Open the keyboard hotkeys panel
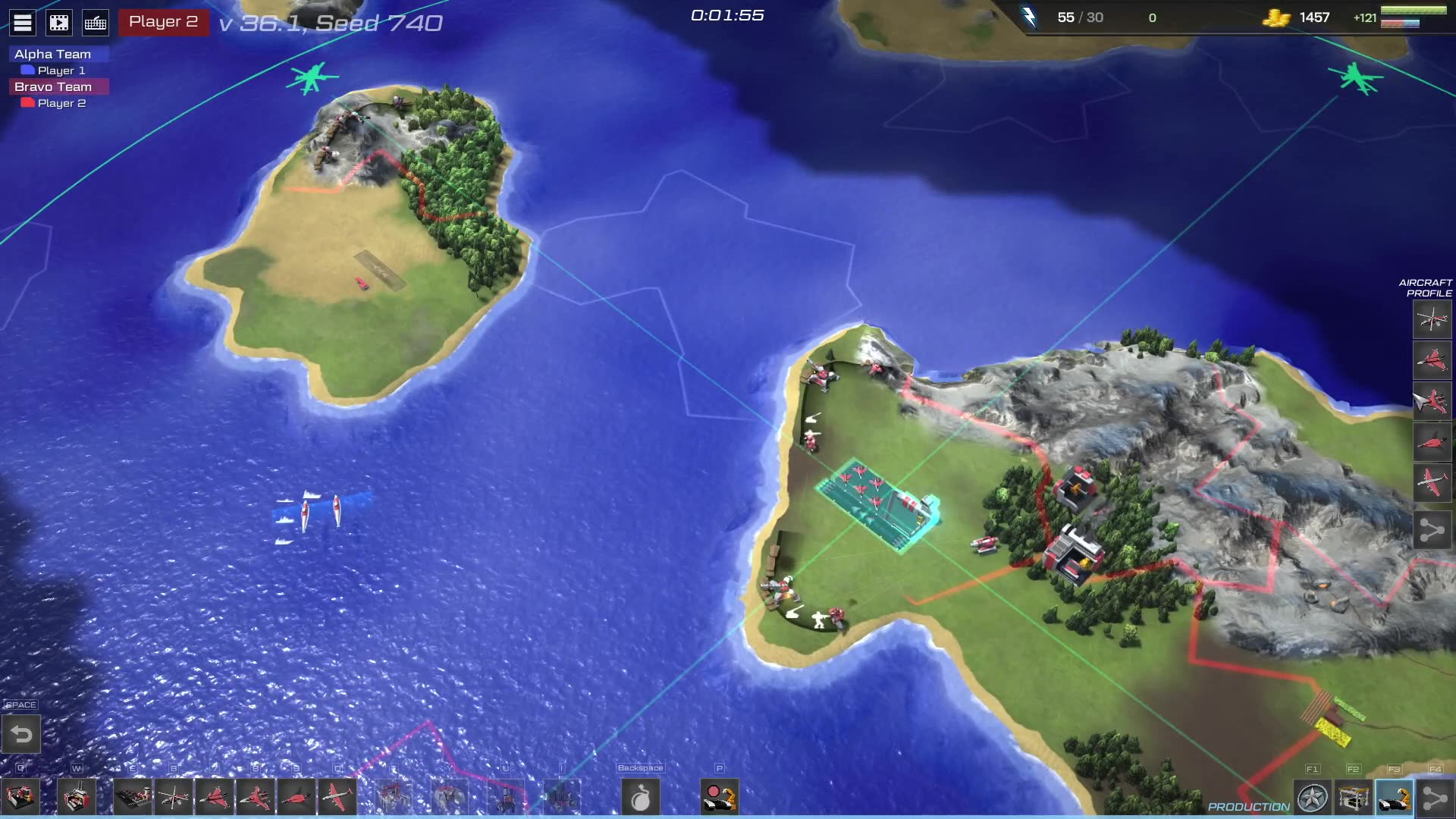Image resolution: width=1456 pixels, height=819 pixels. 96,23
